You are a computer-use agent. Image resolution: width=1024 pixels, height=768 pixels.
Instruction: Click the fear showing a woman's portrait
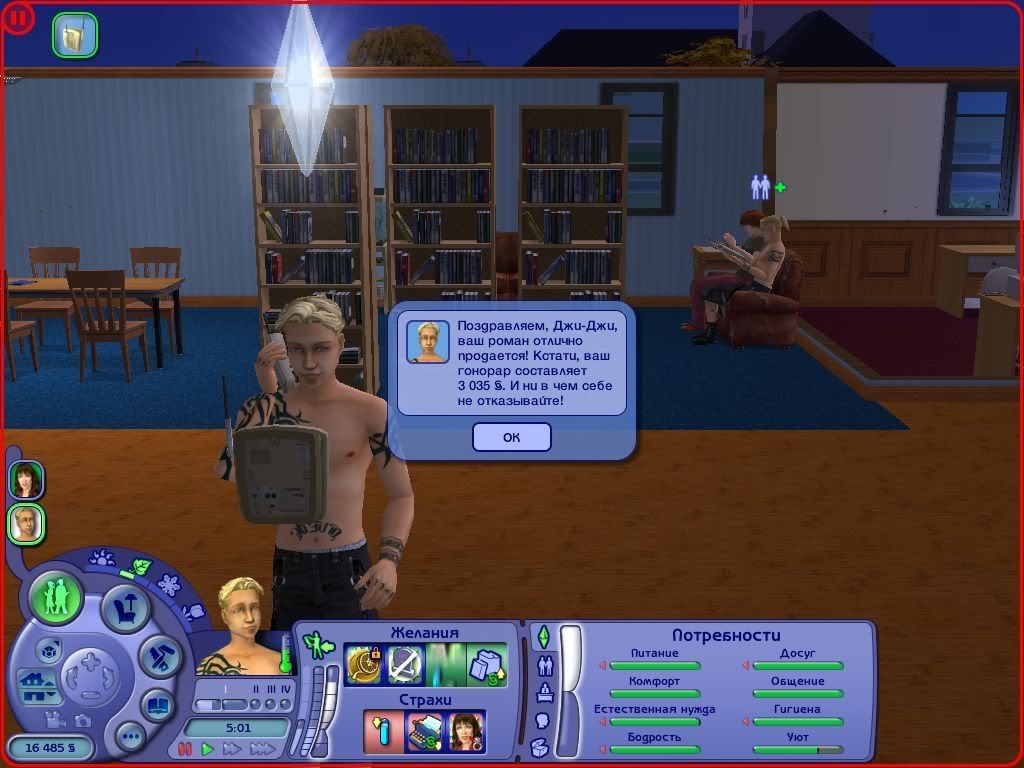click(x=466, y=731)
